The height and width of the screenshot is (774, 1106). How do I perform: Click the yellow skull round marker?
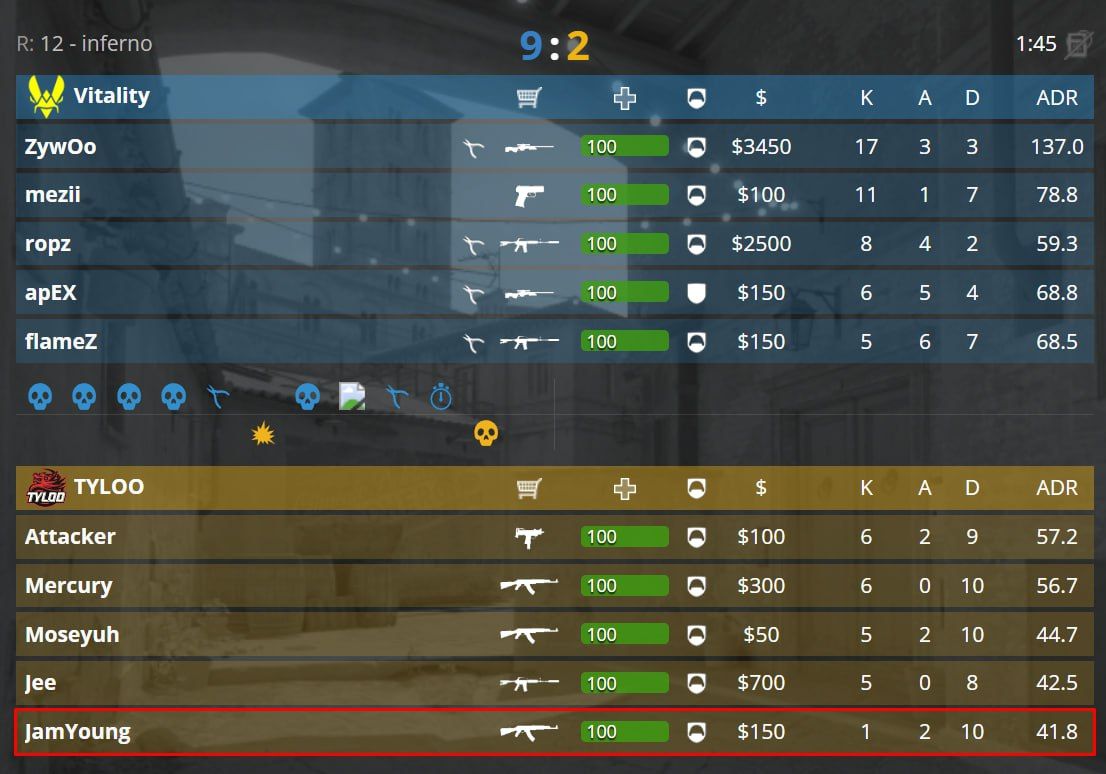(x=485, y=433)
